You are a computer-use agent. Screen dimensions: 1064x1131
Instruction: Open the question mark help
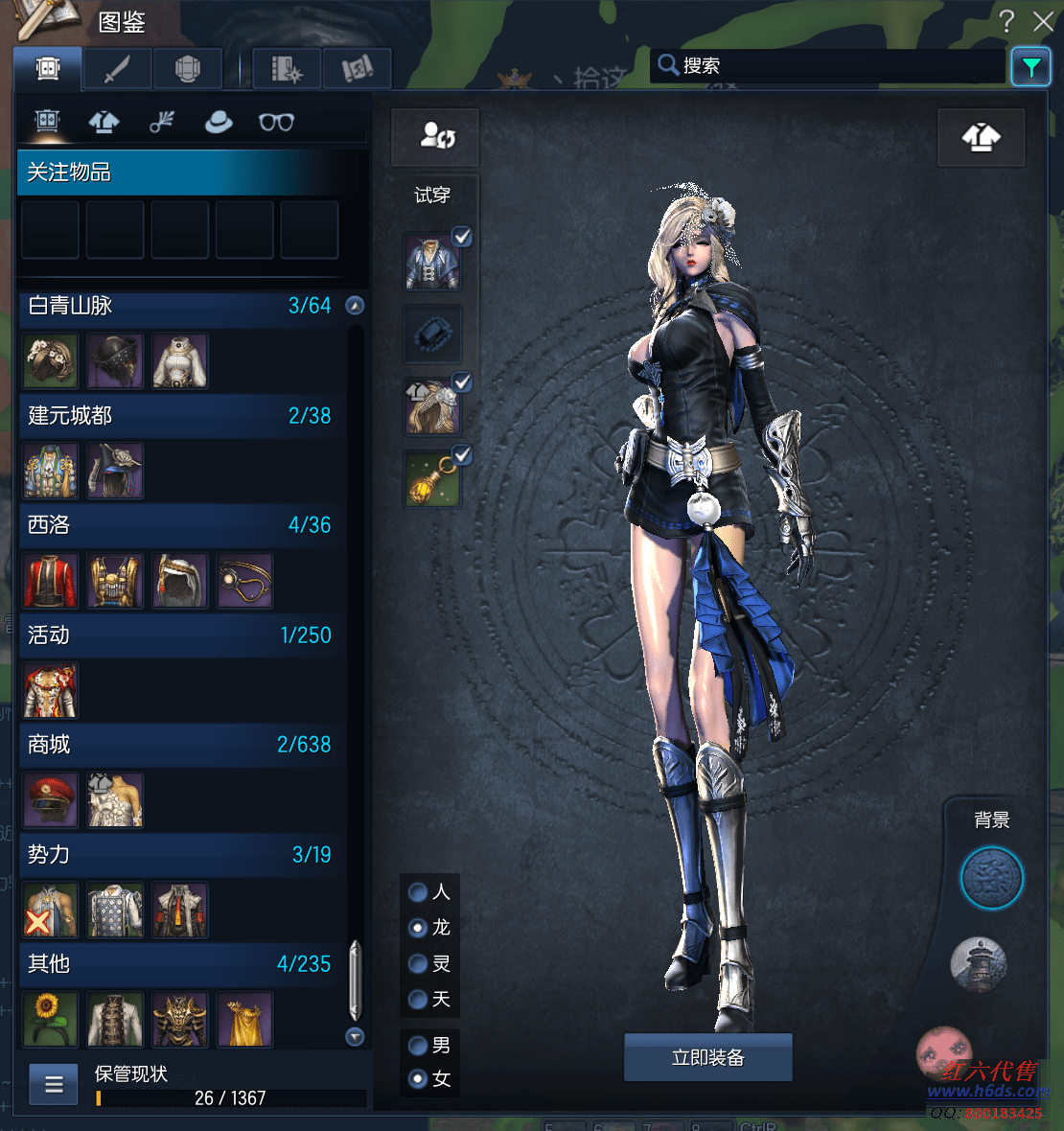coord(1006,21)
